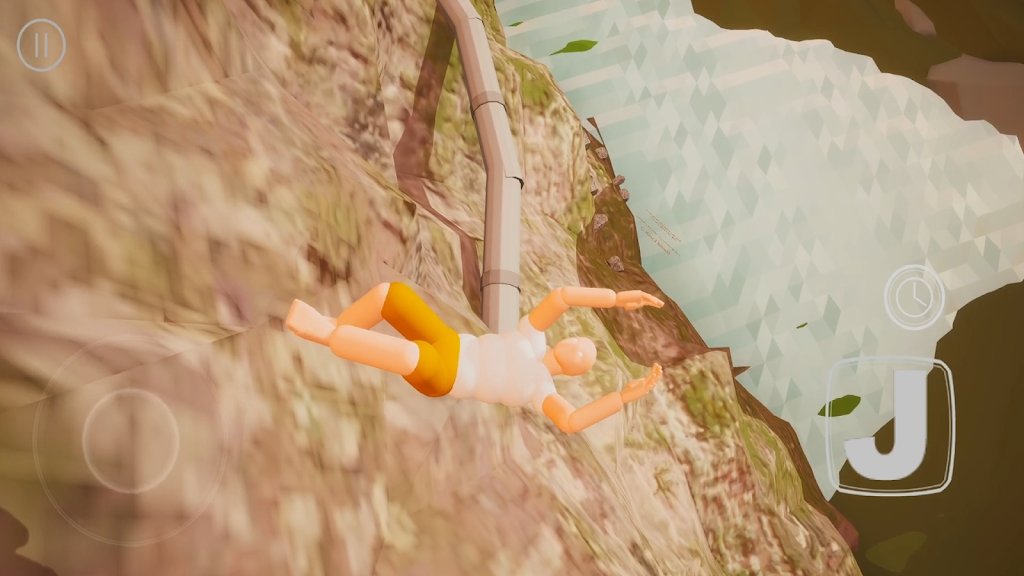Tap the J jump button

[x=890, y=426]
